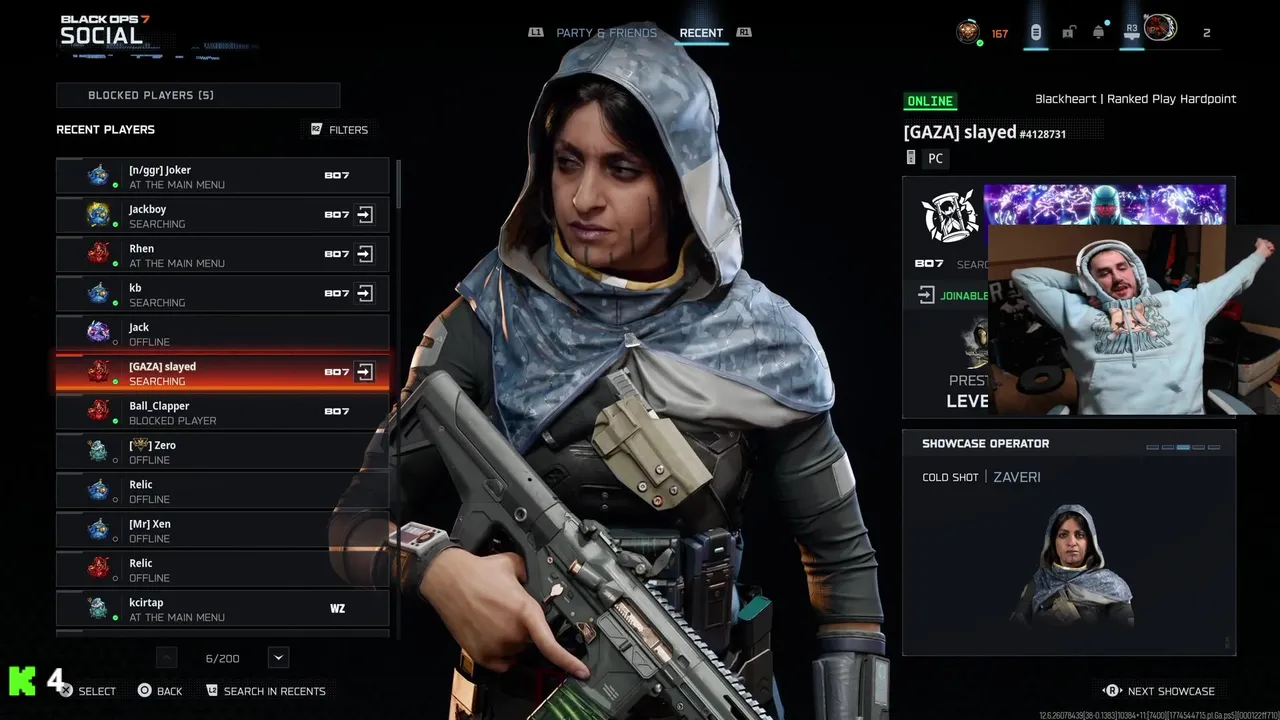
Task: Pick kcirtap from the recent list
Action: (x=222, y=608)
